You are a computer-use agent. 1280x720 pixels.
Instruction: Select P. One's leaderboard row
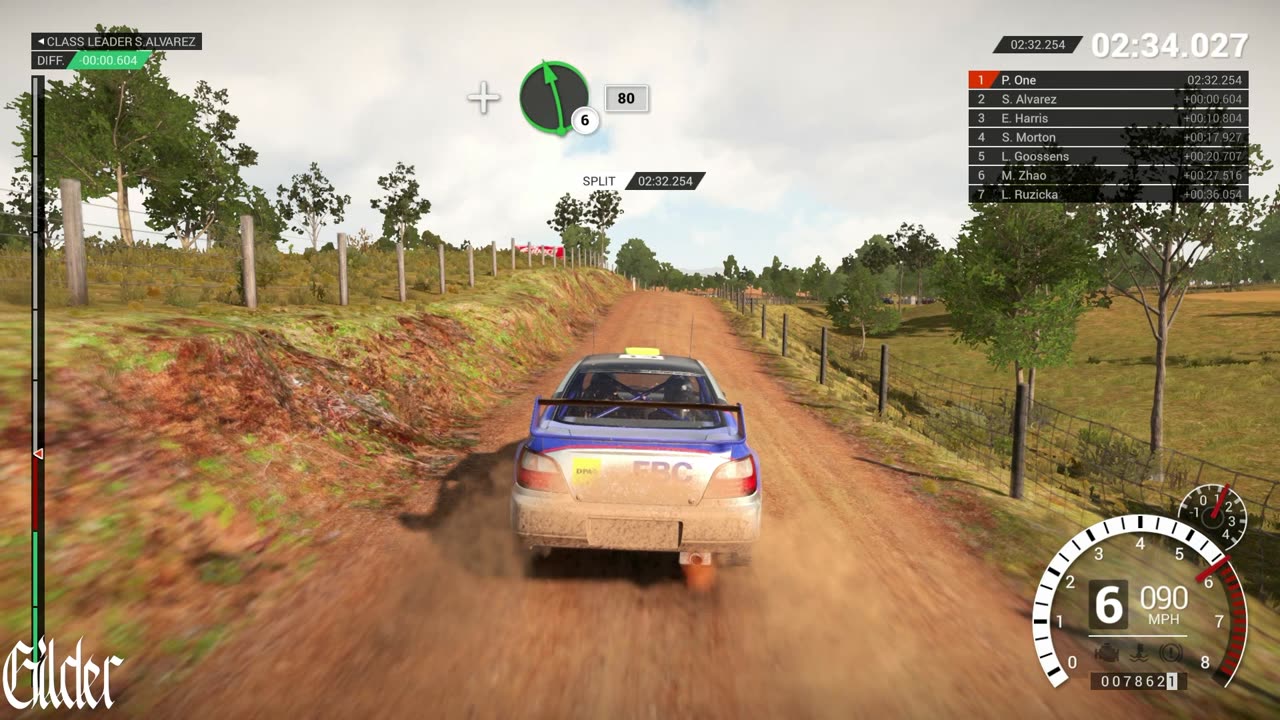(x=1108, y=80)
